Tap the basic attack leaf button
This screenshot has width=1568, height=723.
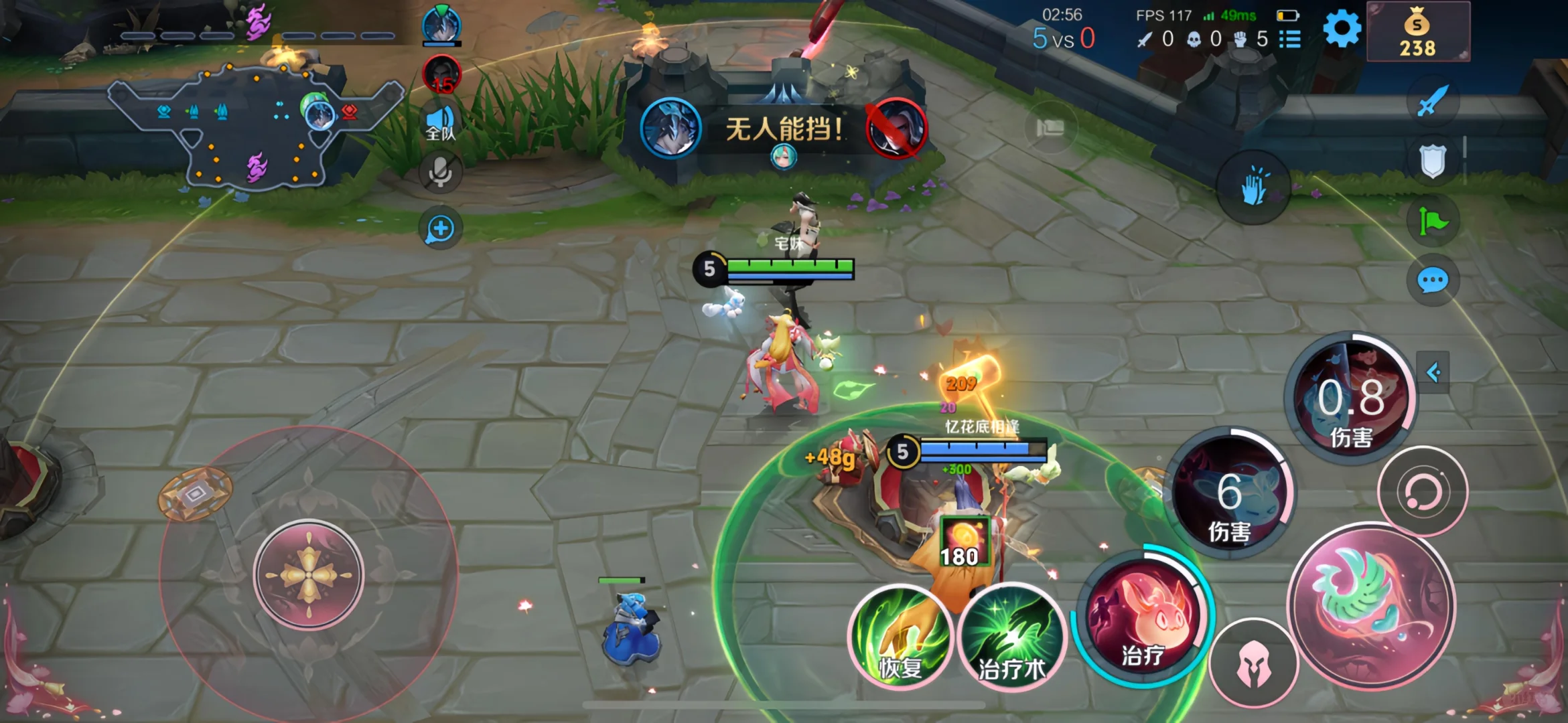point(1370,606)
